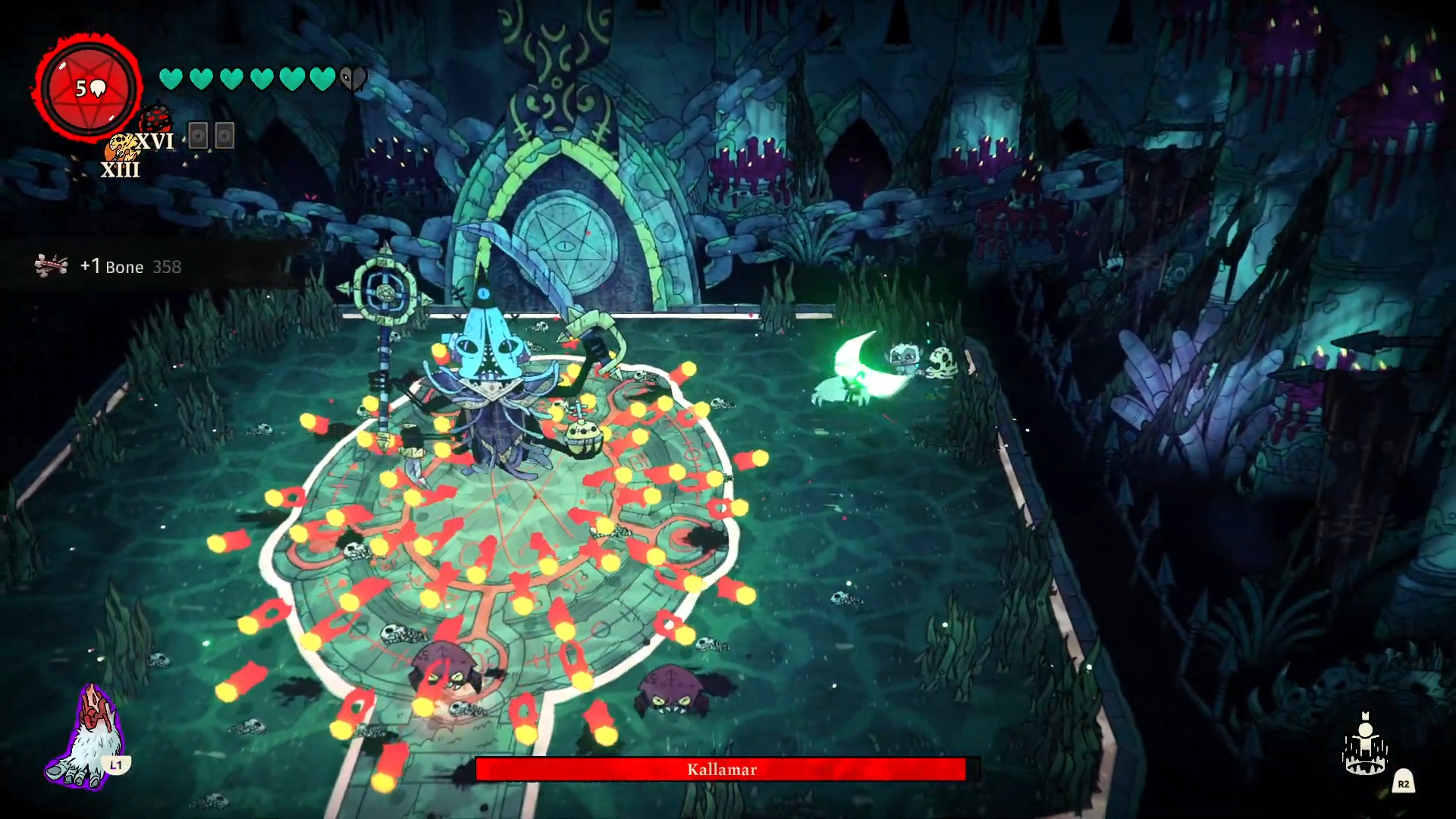Click the first green heart in health bar

click(170, 77)
